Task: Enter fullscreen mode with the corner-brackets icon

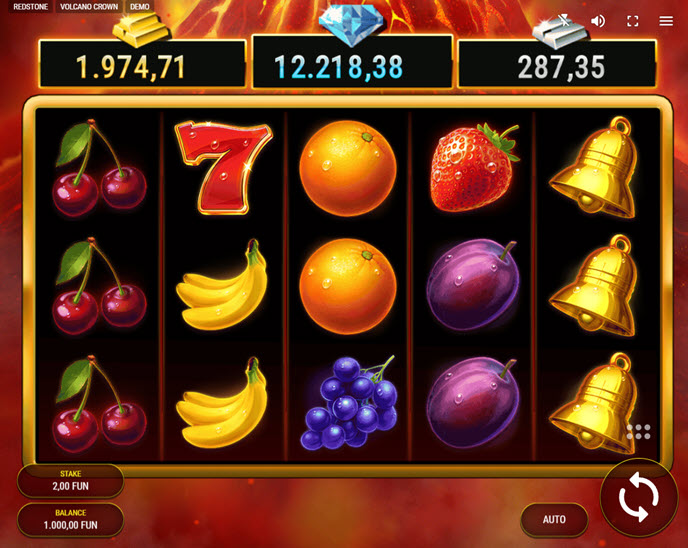Action: click(632, 21)
